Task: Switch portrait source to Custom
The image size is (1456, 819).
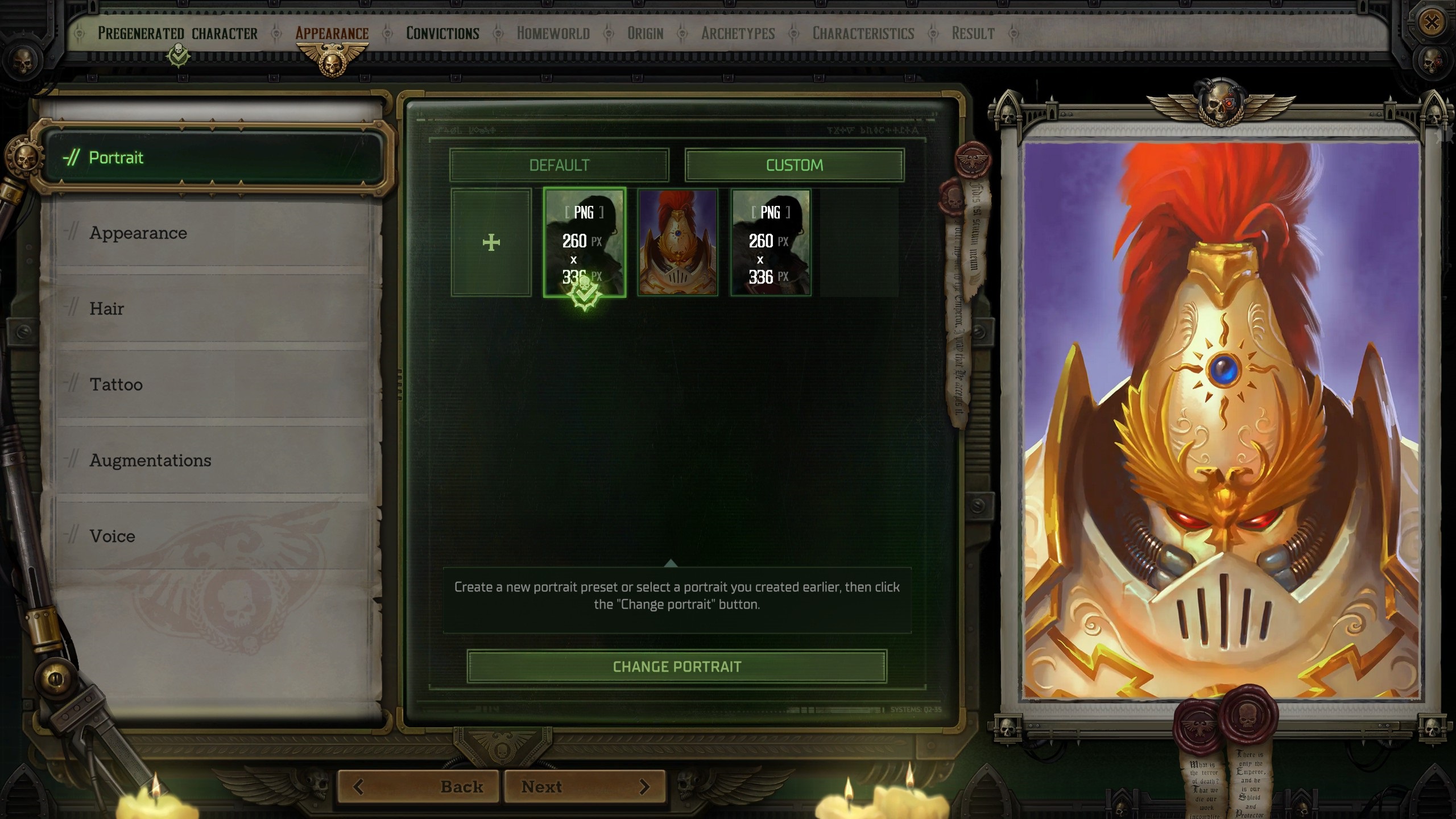Action: (795, 165)
